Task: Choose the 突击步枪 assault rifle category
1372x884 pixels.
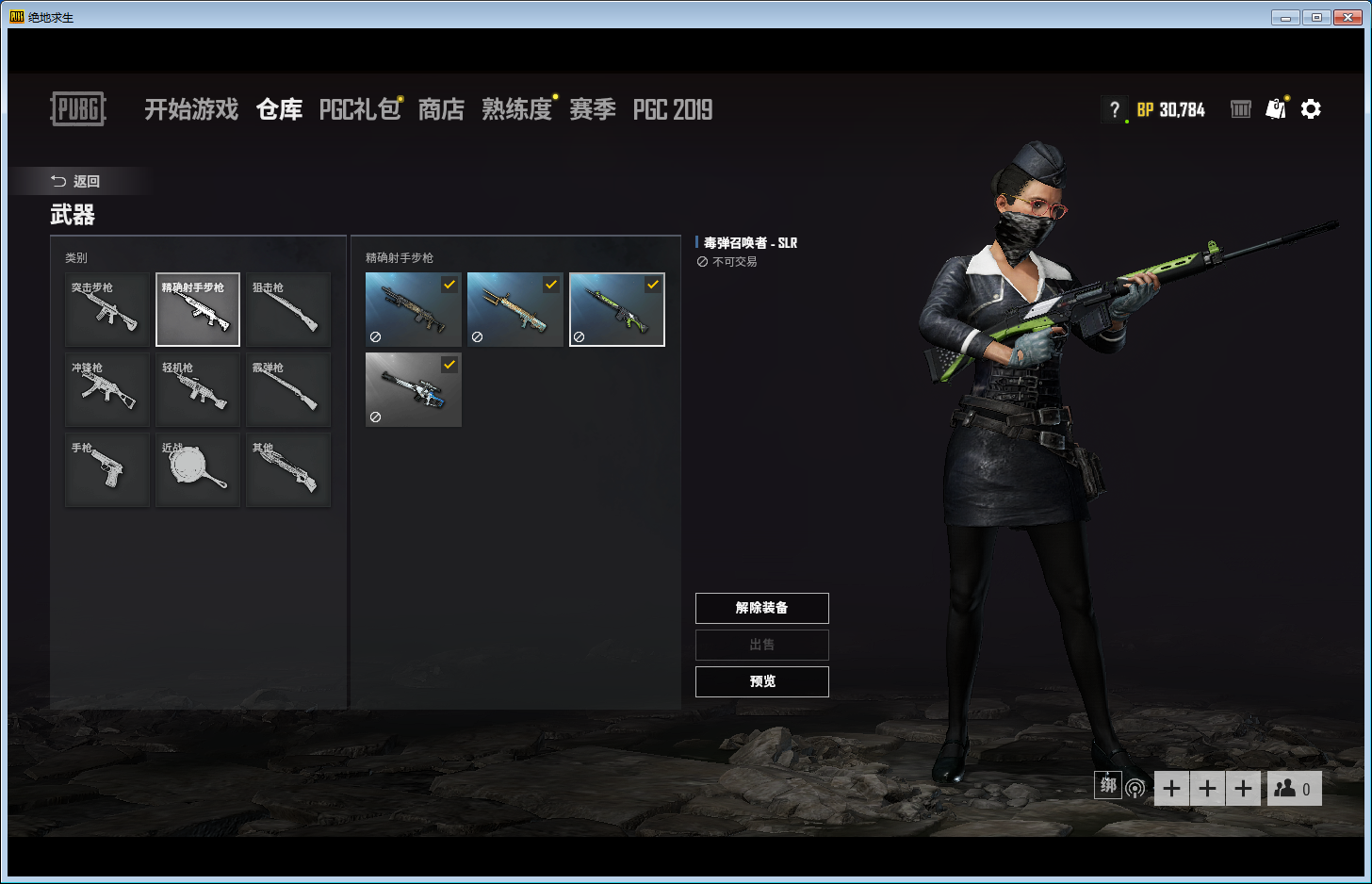Action: (107, 310)
